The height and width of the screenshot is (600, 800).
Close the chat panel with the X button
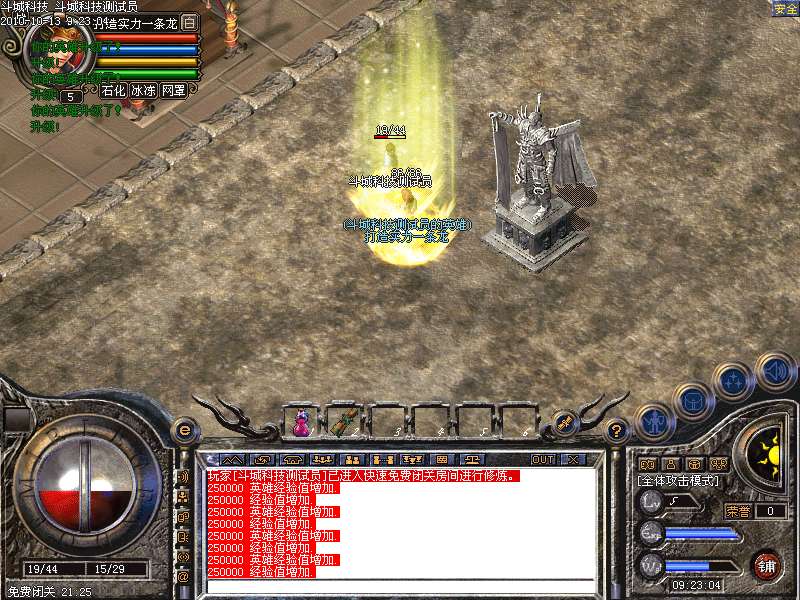573,459
